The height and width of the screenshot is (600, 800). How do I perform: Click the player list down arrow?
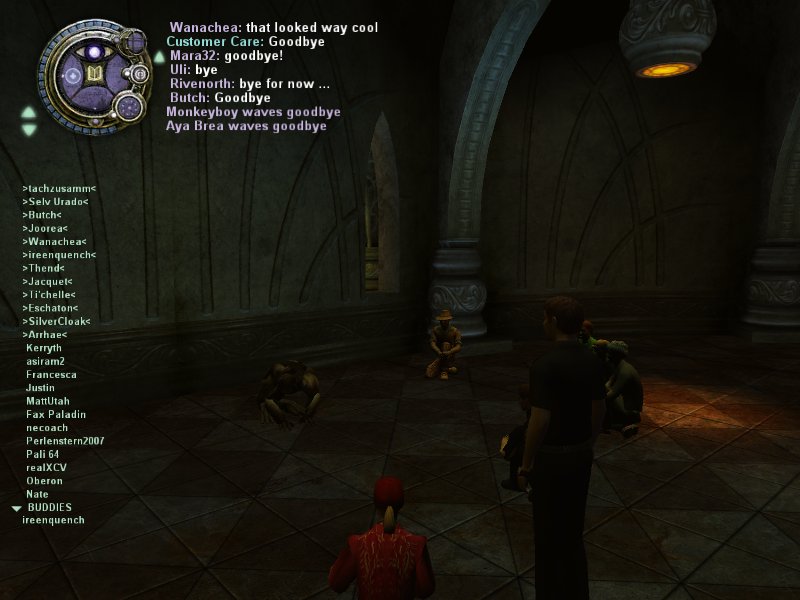29,129
